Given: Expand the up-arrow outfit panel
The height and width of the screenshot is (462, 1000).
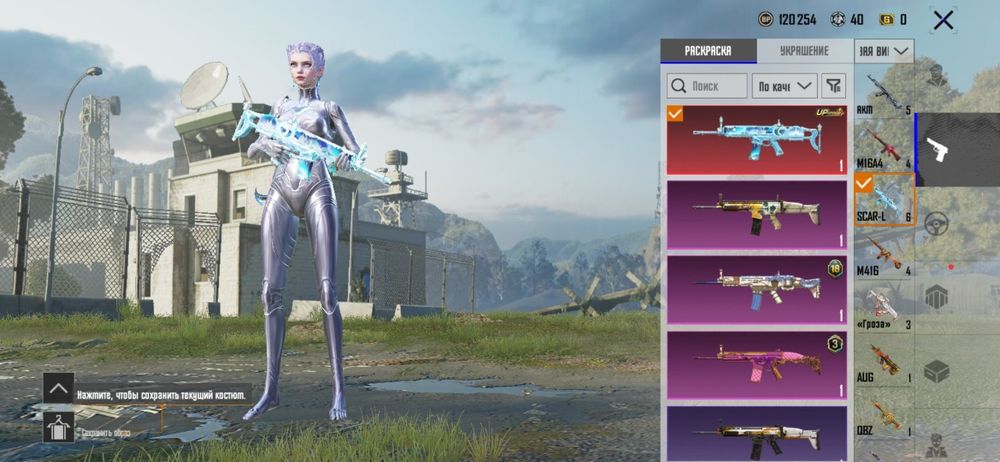Looking at the screenshot, I should click(58, 388).
